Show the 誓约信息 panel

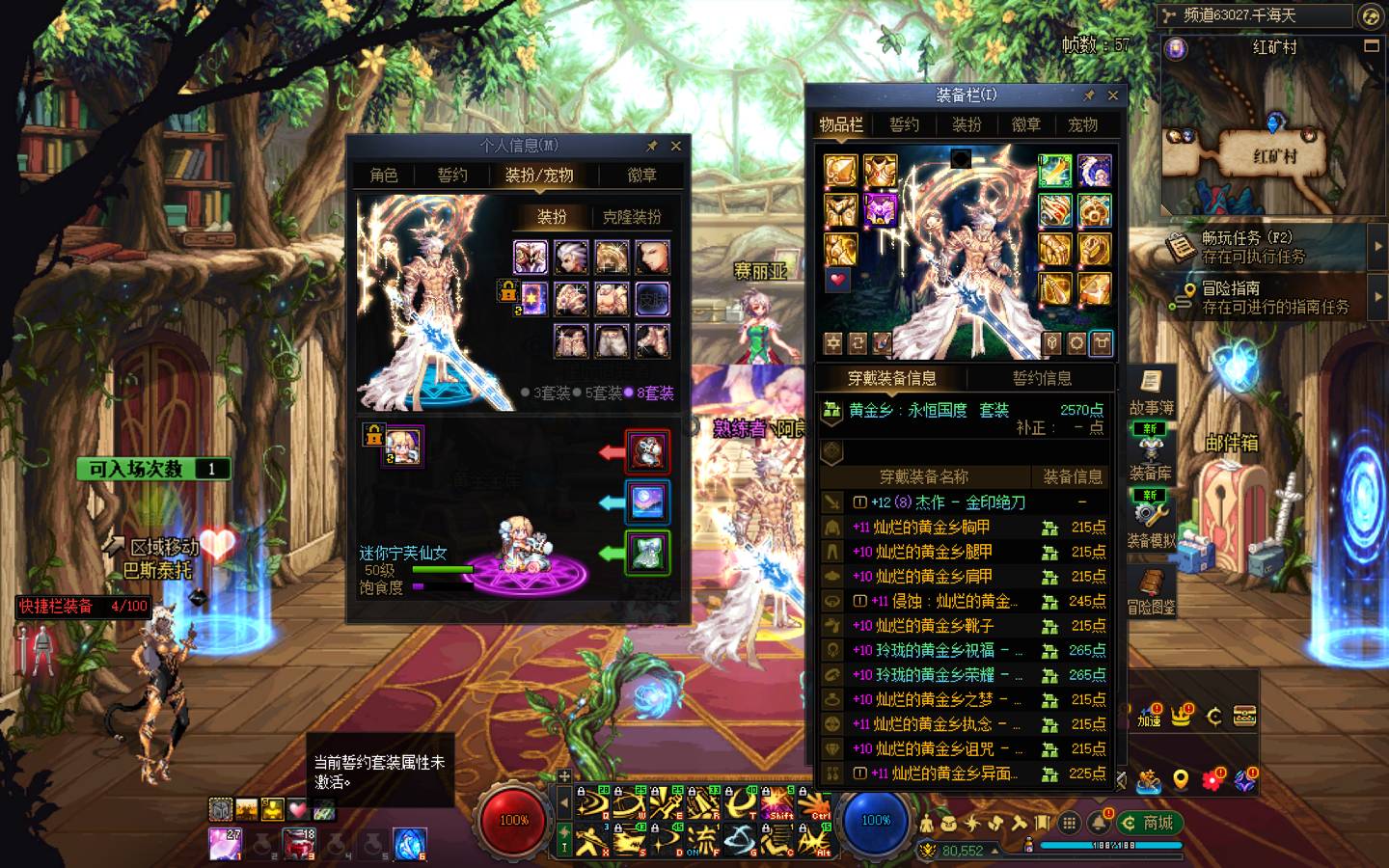[1042, 378]
